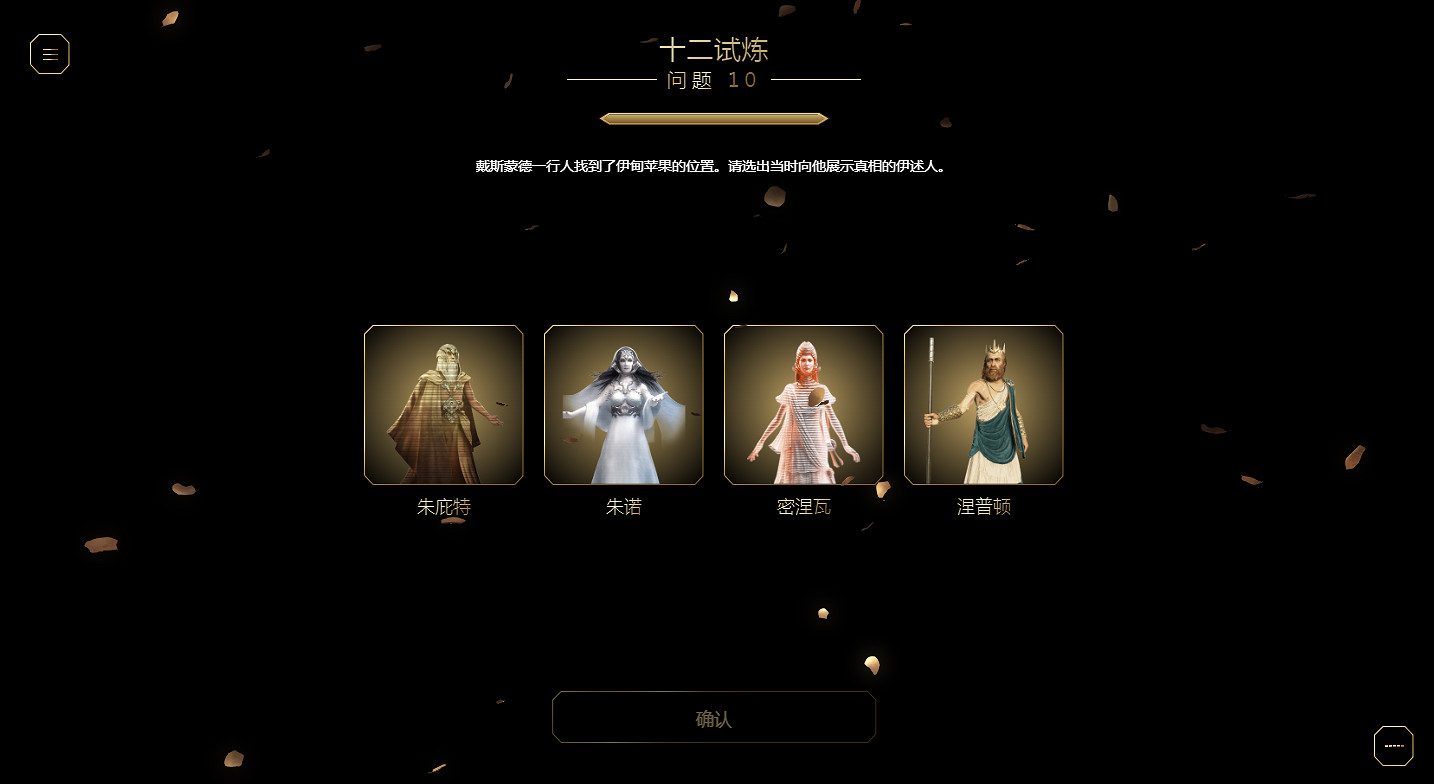Click the question description text
This screenshot has height=784, width=1434.
click(713, 165)
